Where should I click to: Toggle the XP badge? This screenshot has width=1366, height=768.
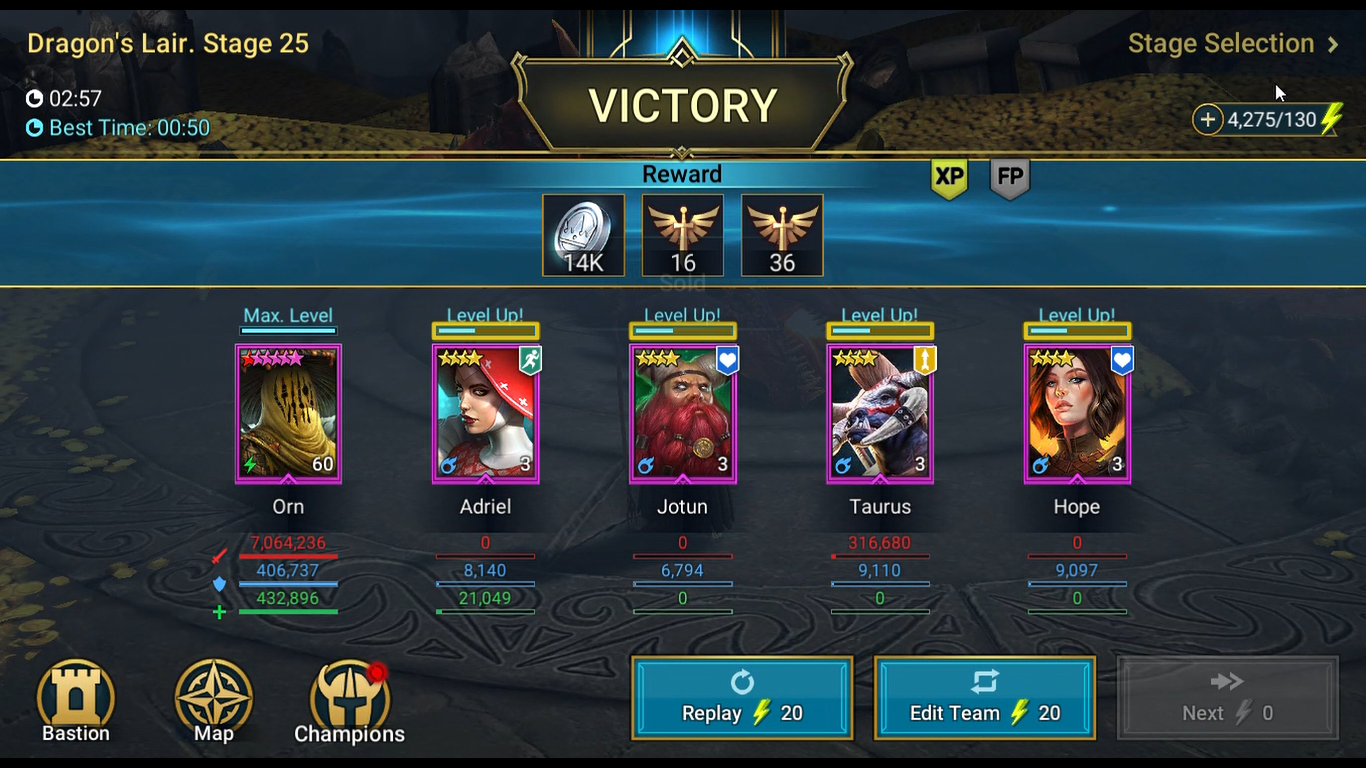pos(948,179)
